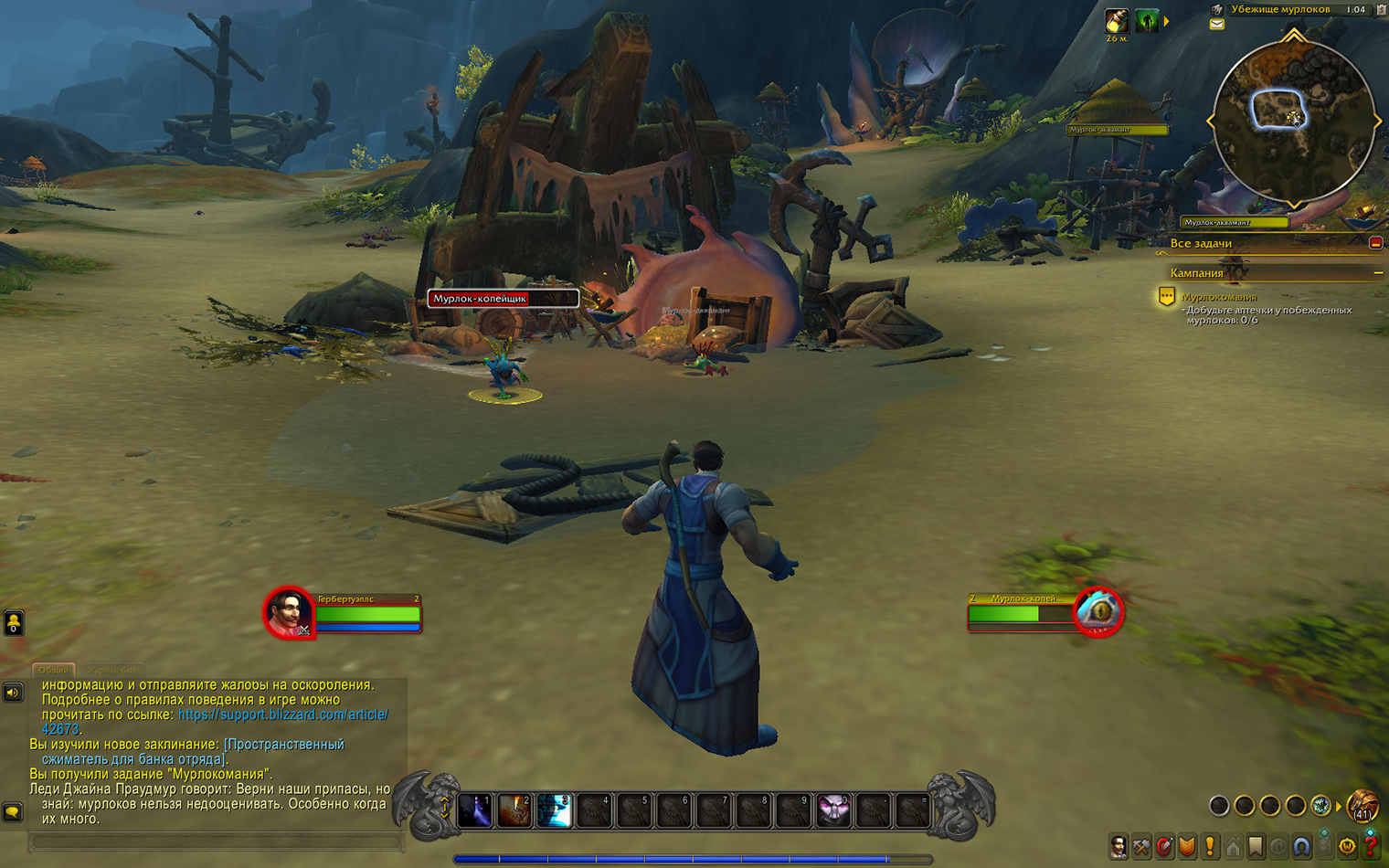The image size is (1389, 868).
Task: Open the mail envelope icon near minimap
Action: (x=1217, y=25)
